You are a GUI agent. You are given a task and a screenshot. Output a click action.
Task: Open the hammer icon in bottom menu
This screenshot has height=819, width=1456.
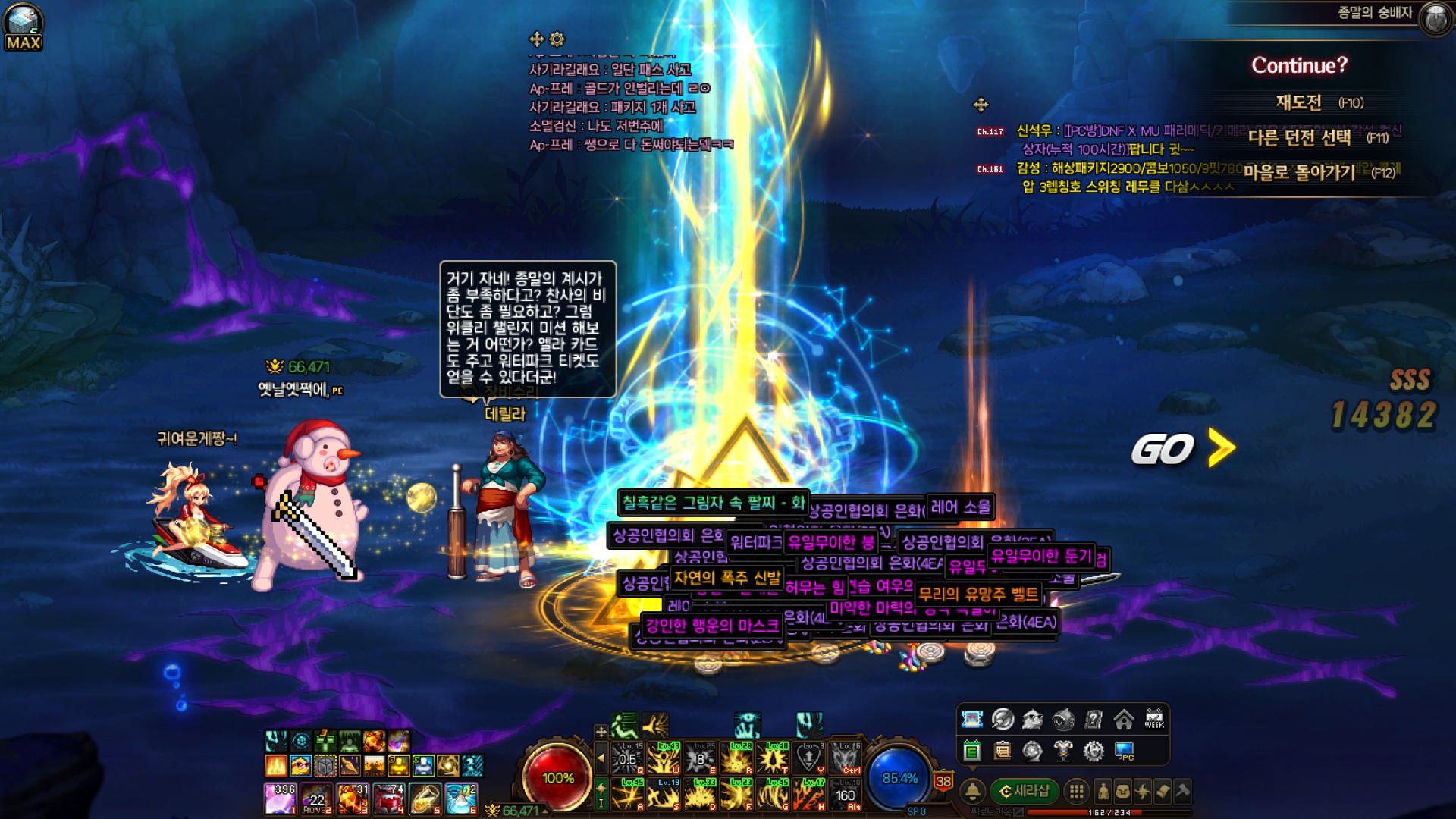click(1182, 792)
